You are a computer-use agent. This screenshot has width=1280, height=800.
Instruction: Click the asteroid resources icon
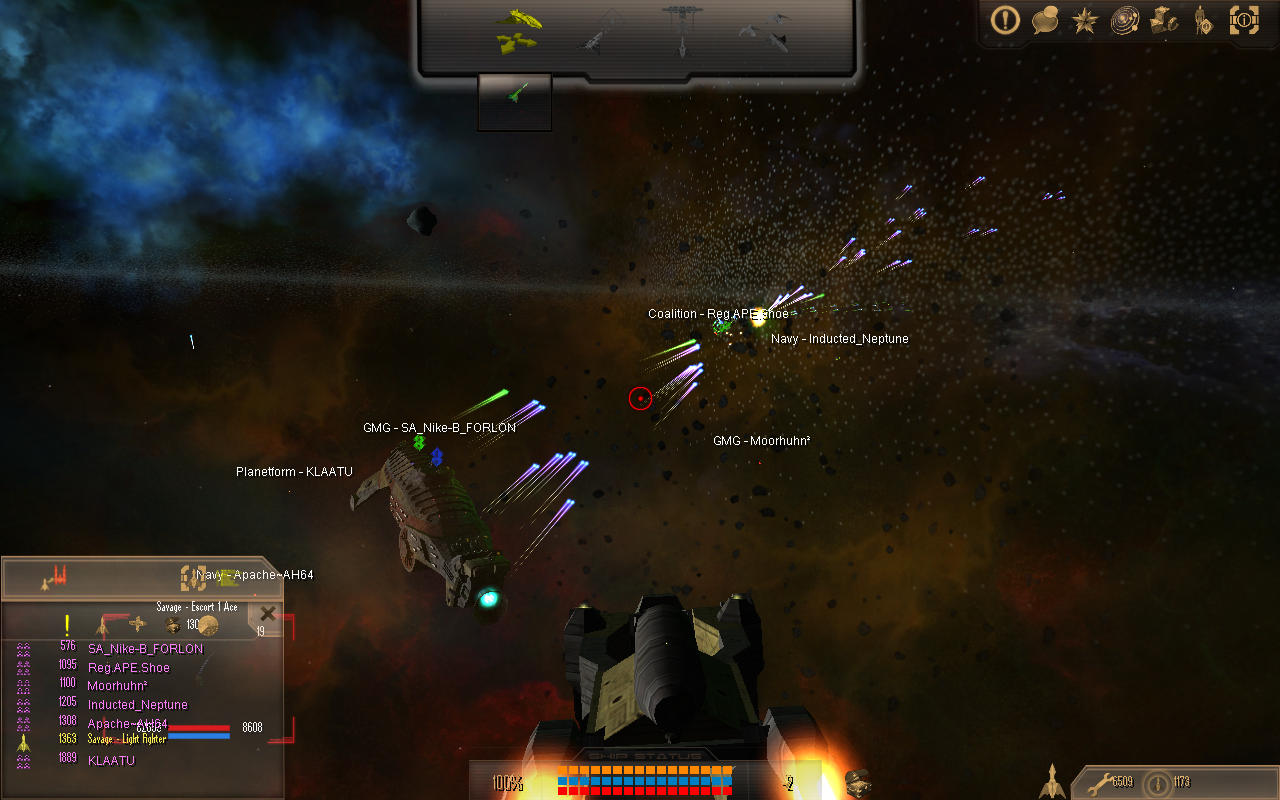pos(1163,20)
